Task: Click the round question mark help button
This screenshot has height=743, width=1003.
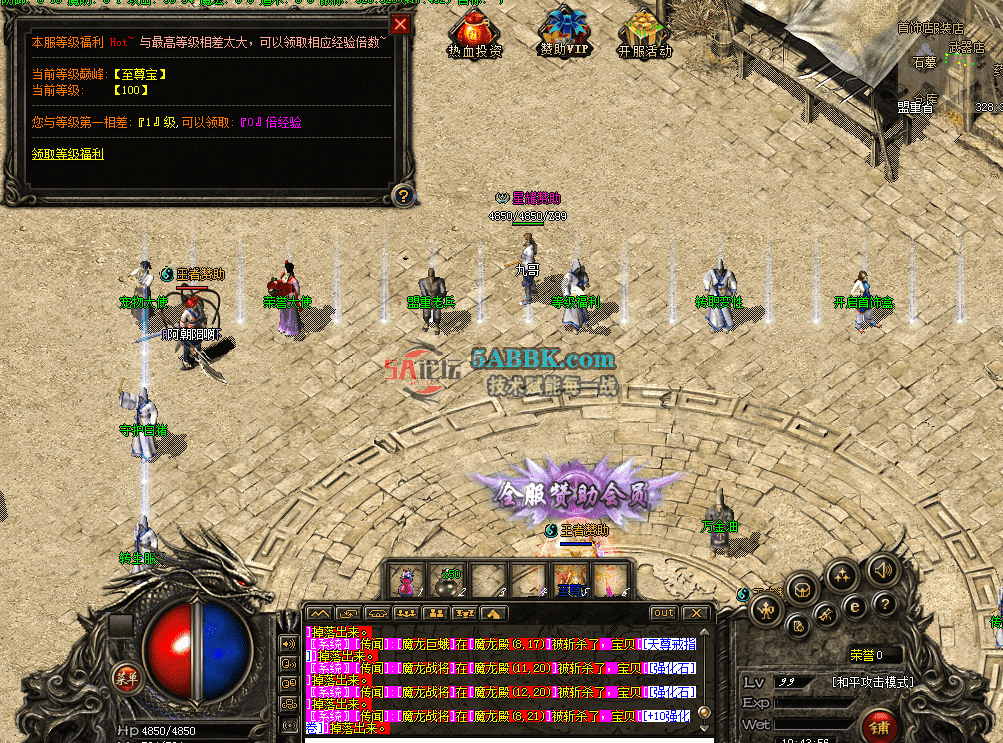Action: [883, 603]
